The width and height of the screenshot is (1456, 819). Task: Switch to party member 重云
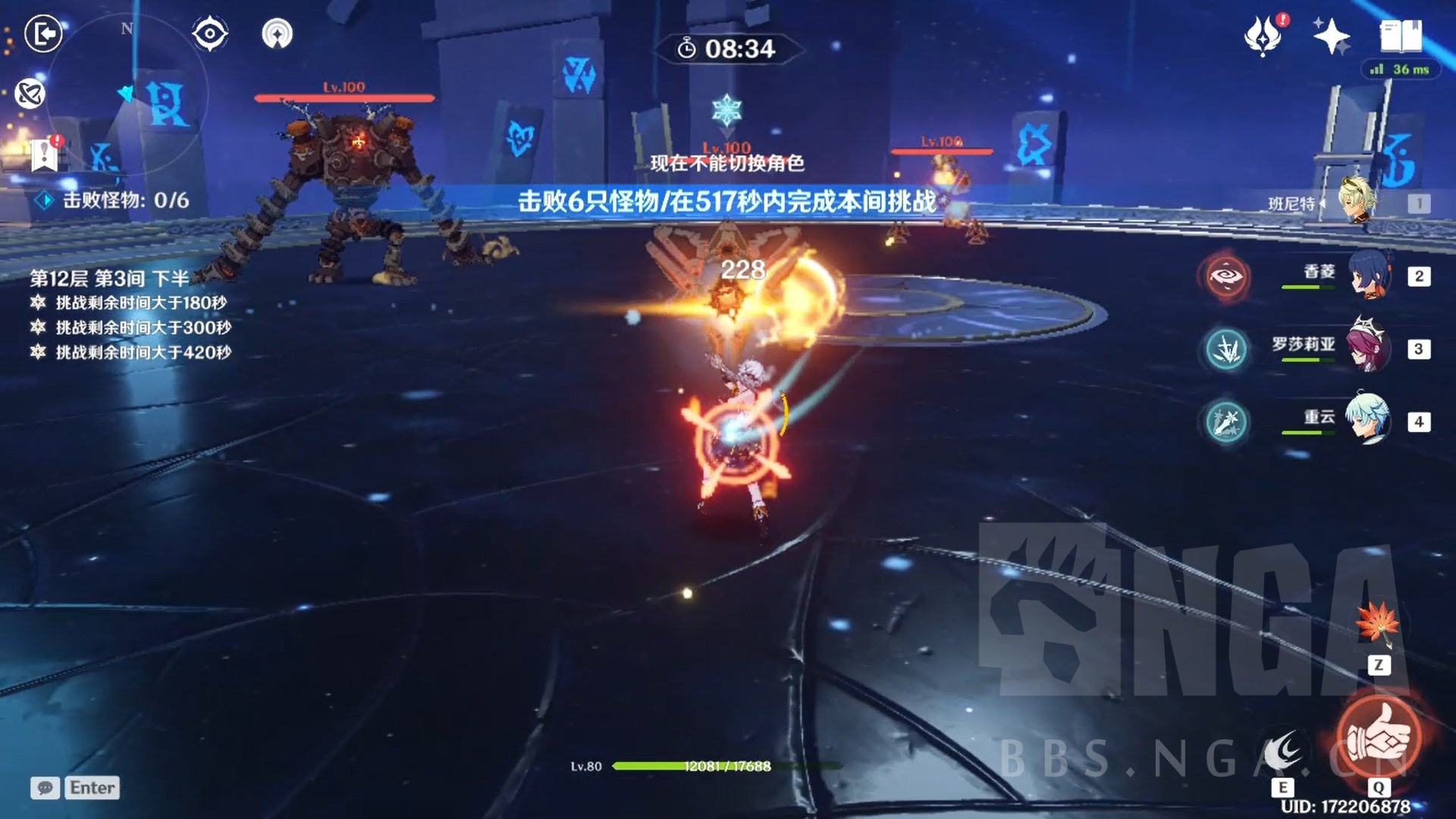coord(1369,419)
